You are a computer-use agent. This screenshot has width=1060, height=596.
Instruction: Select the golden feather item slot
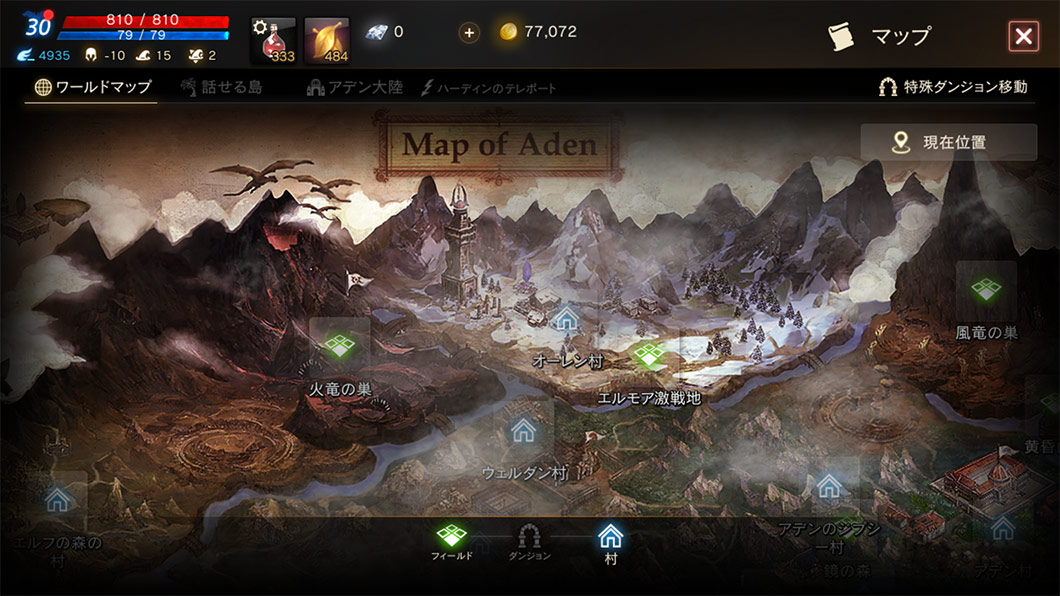coord(327,40)
